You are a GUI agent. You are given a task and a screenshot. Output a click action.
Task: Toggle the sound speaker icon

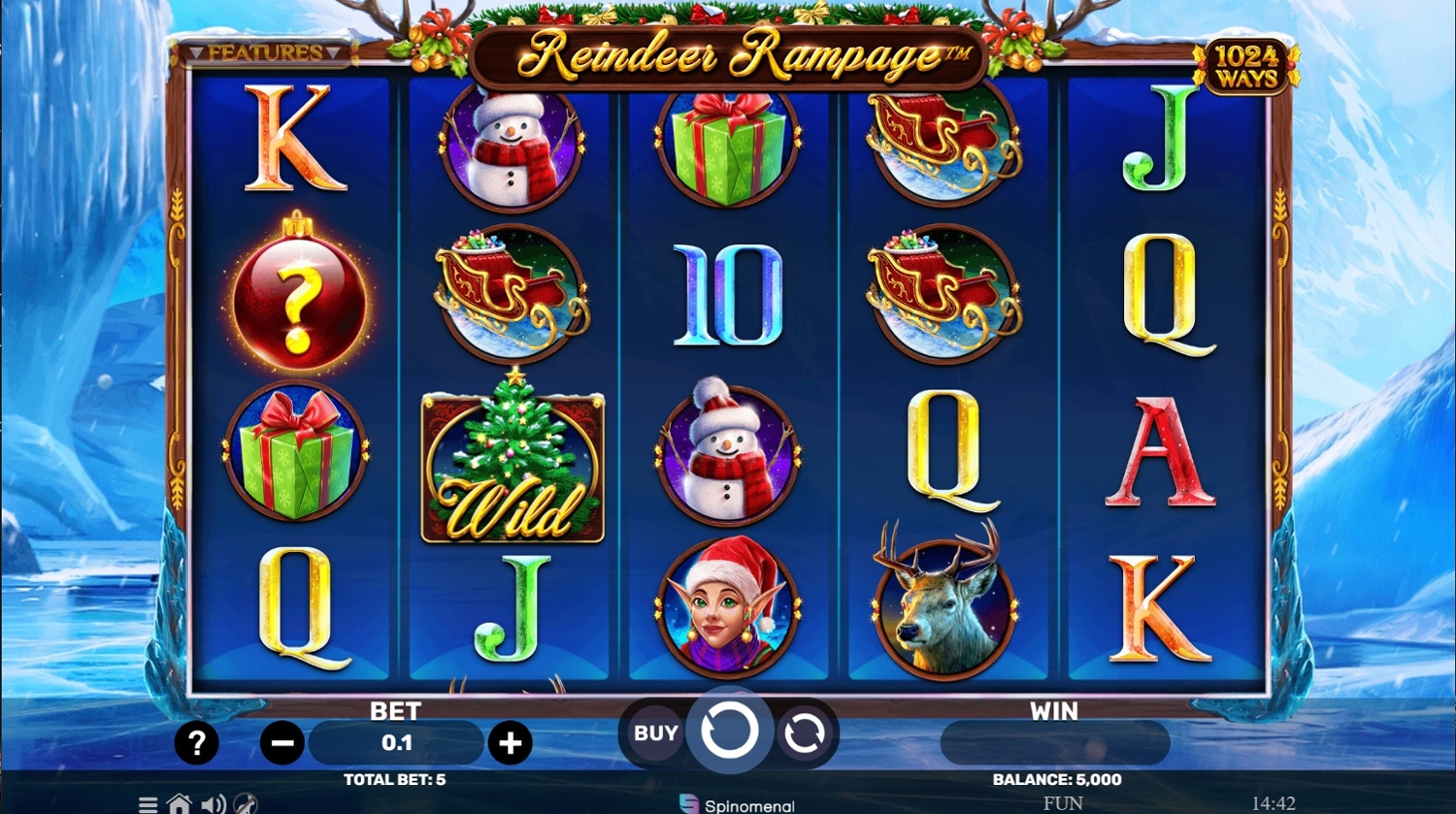(x=213, y=803)
